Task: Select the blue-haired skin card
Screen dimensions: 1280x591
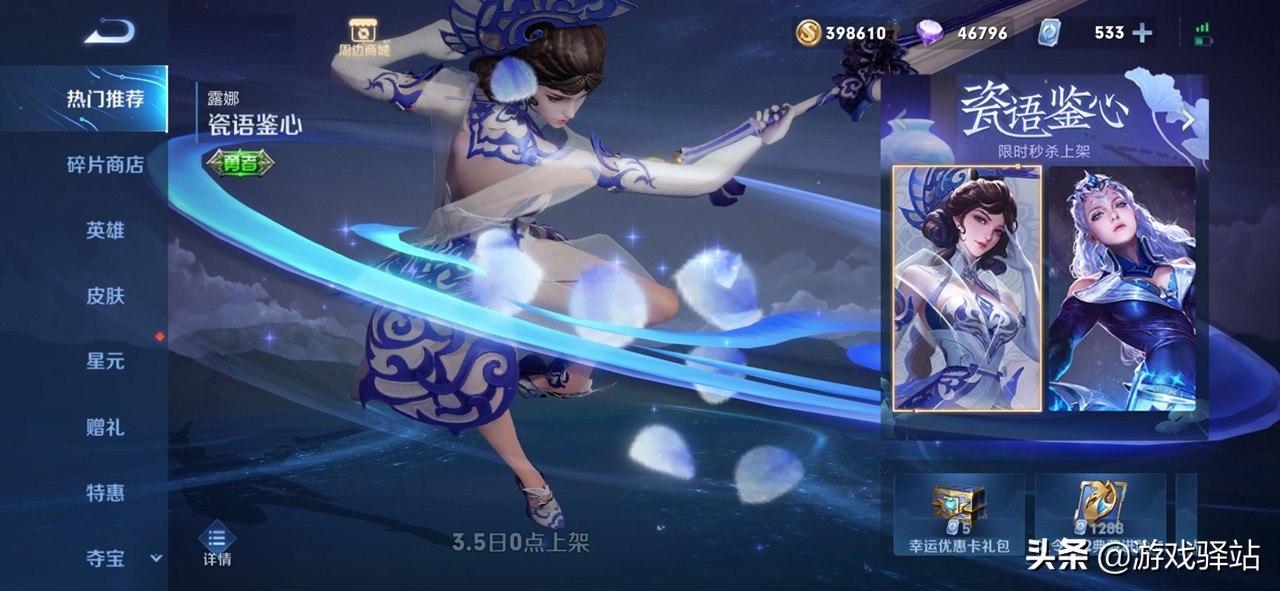Action: tap(1121, 288)
